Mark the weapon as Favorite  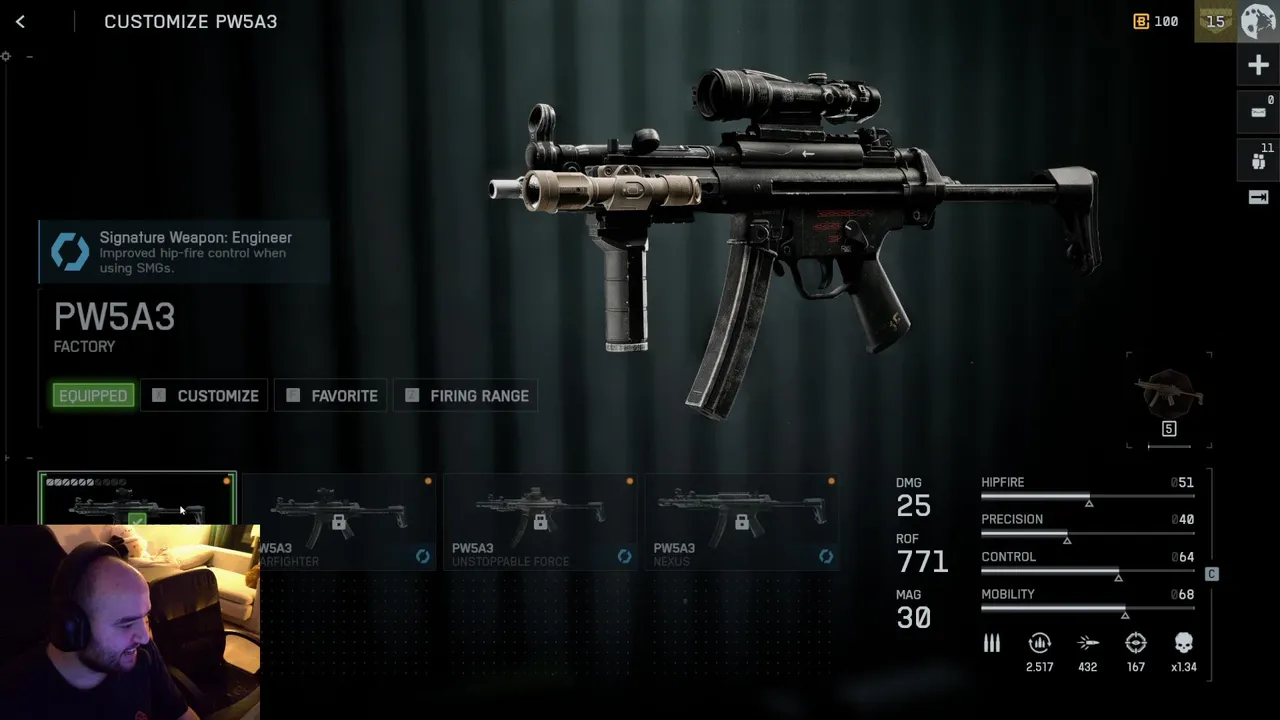(332, 396)
